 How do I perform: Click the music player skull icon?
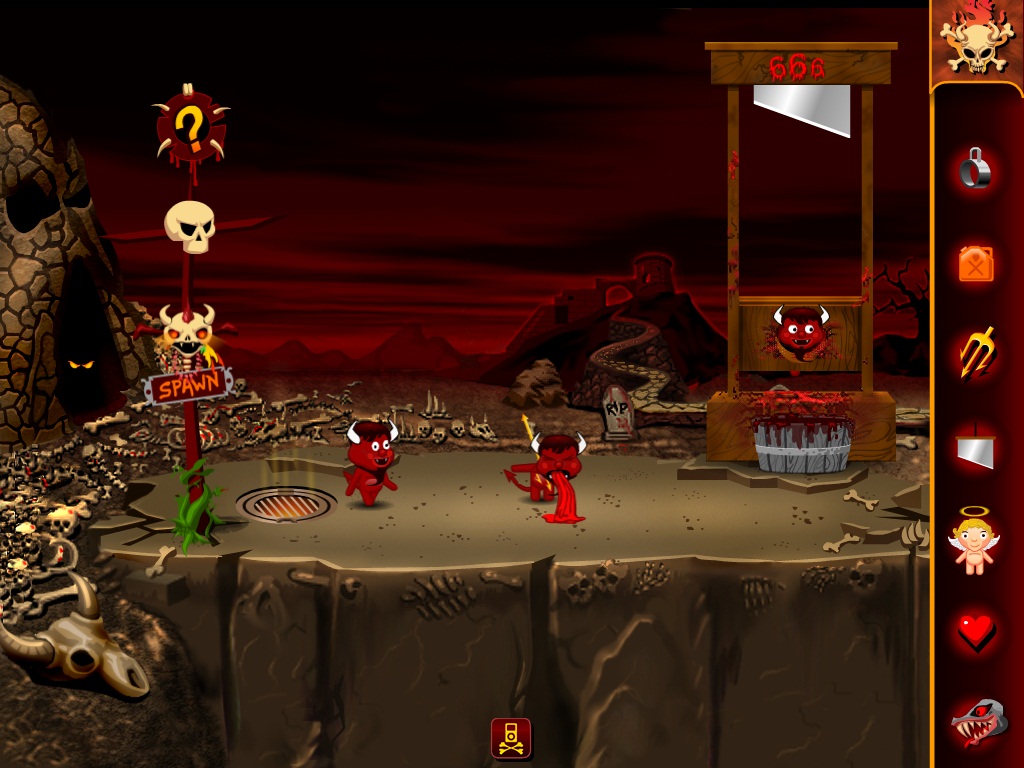[511, 738]
